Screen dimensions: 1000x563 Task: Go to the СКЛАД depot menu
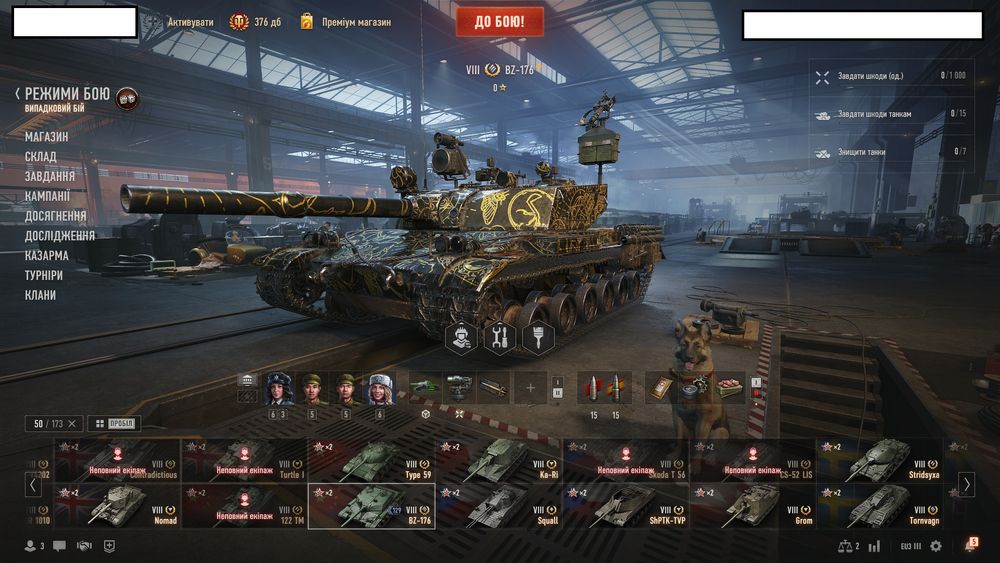coord(41,156)
